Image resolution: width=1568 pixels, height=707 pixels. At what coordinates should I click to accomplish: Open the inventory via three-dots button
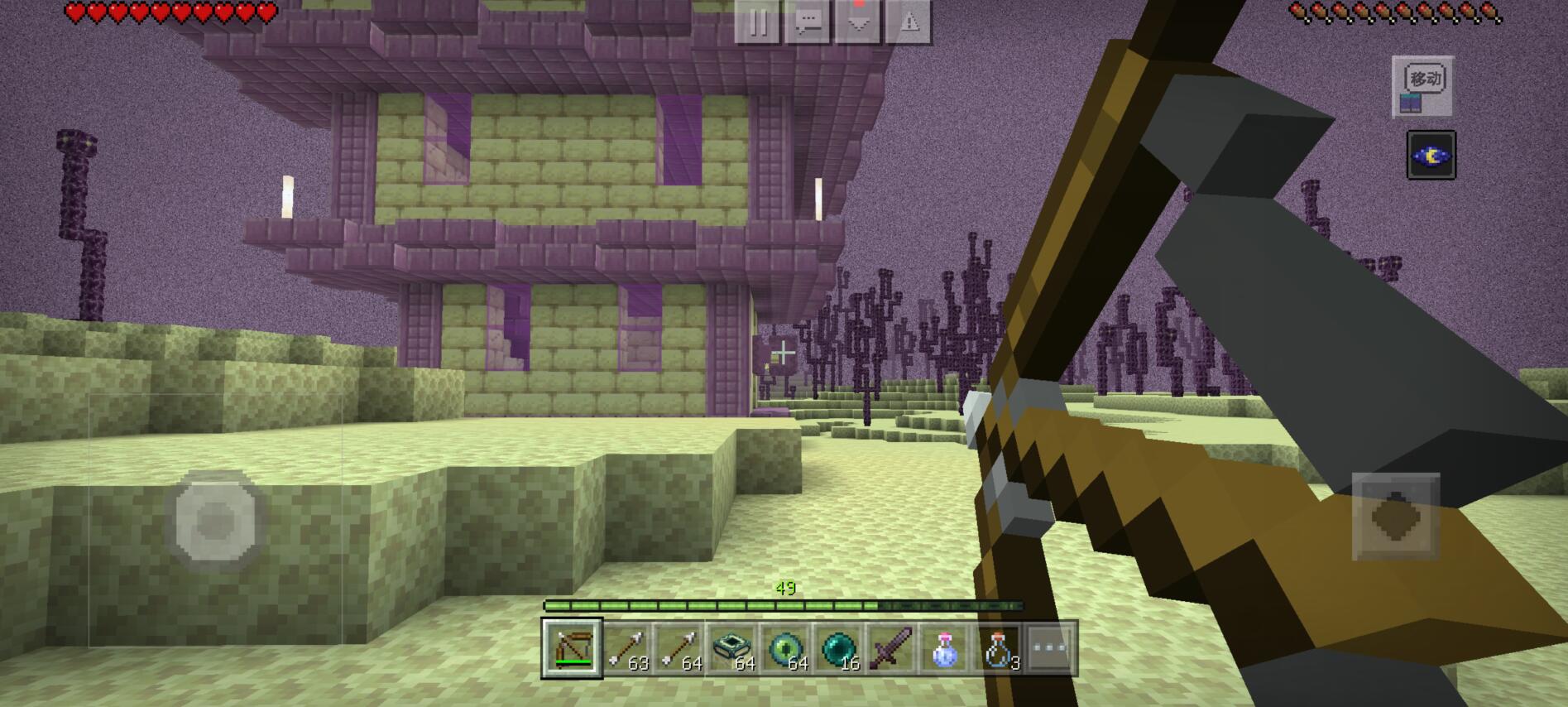click(1050, 648)
